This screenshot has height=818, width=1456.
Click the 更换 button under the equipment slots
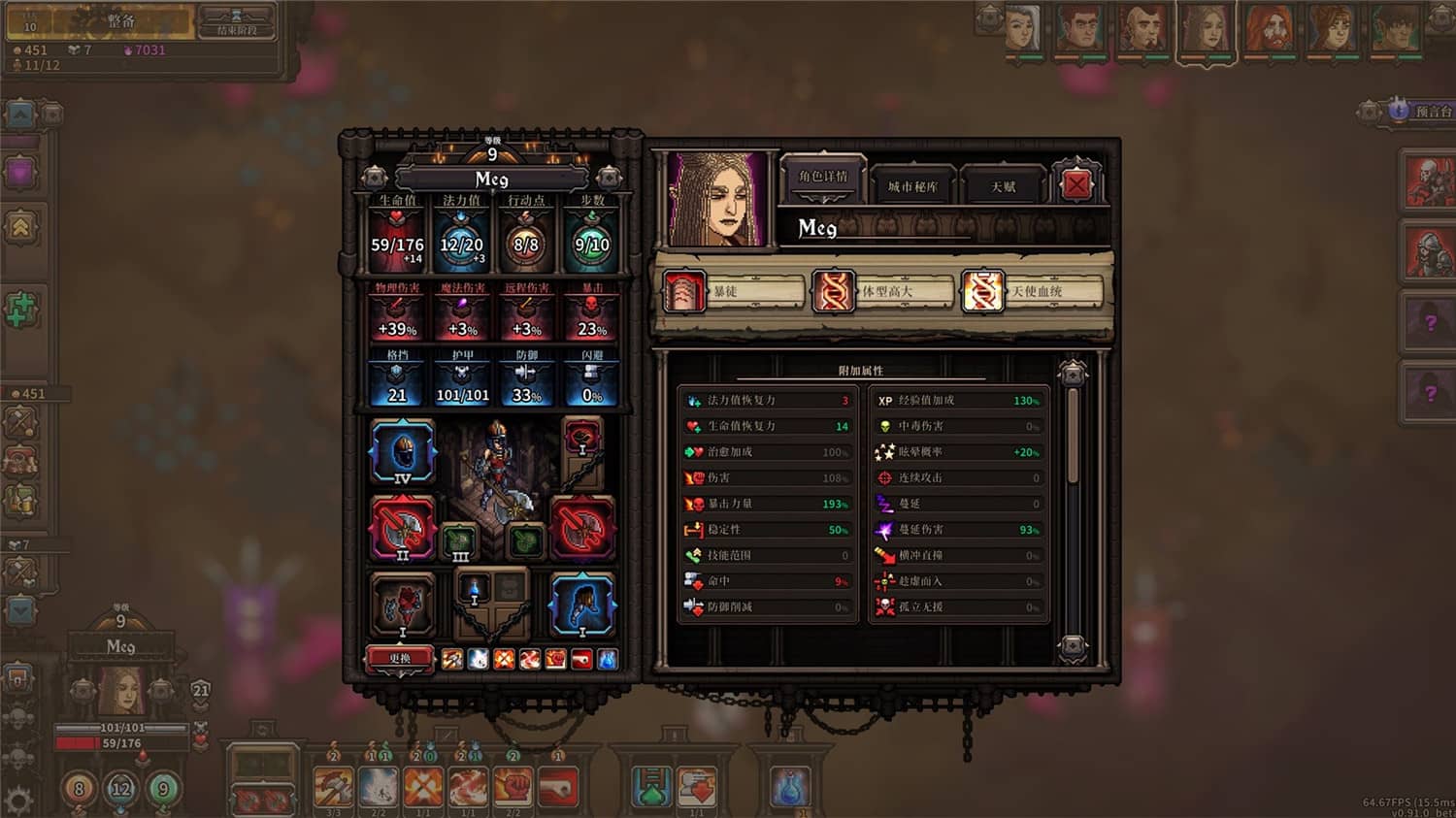(x=400, y=657)
